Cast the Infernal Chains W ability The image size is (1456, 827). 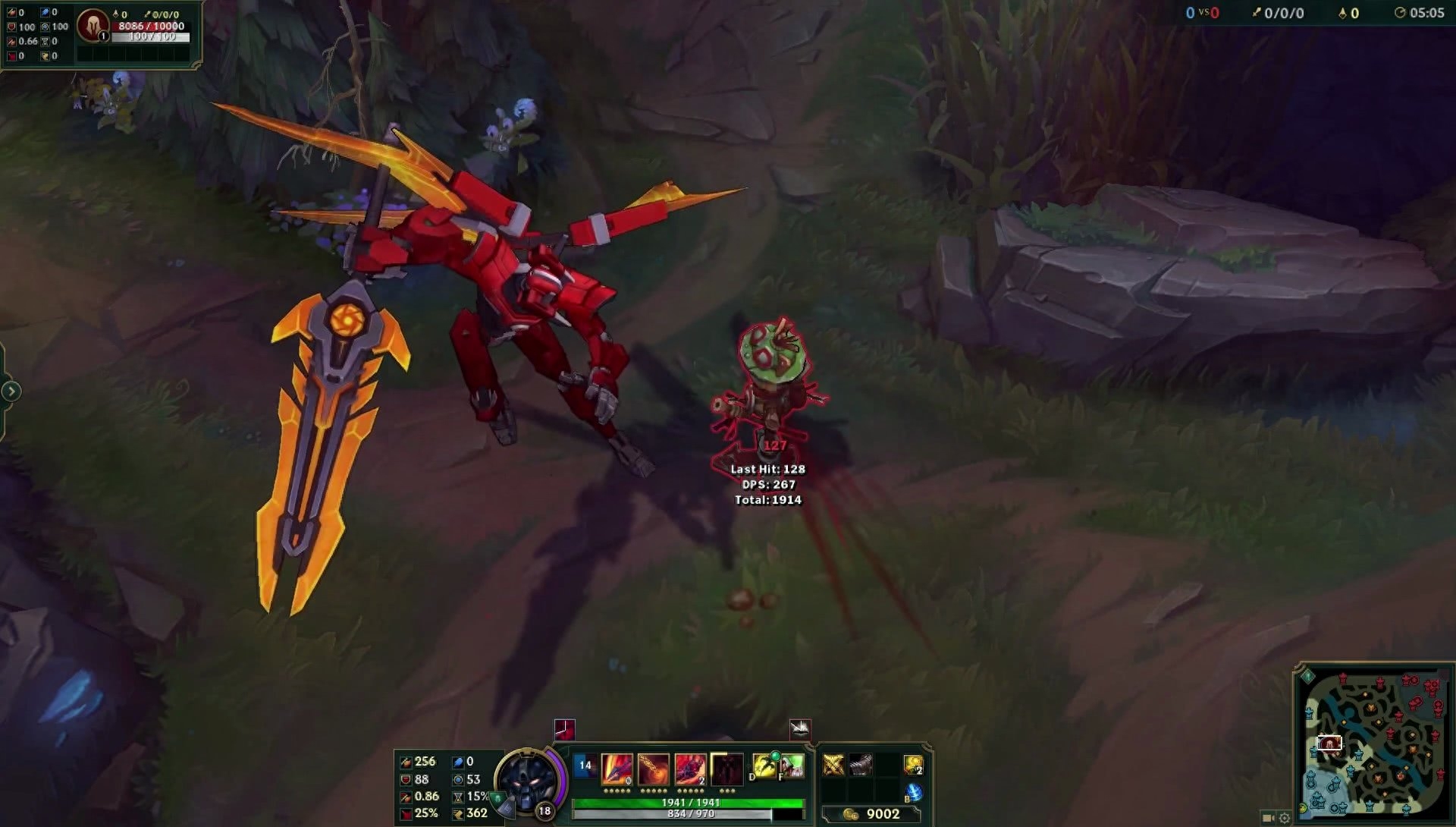point(654,769)
